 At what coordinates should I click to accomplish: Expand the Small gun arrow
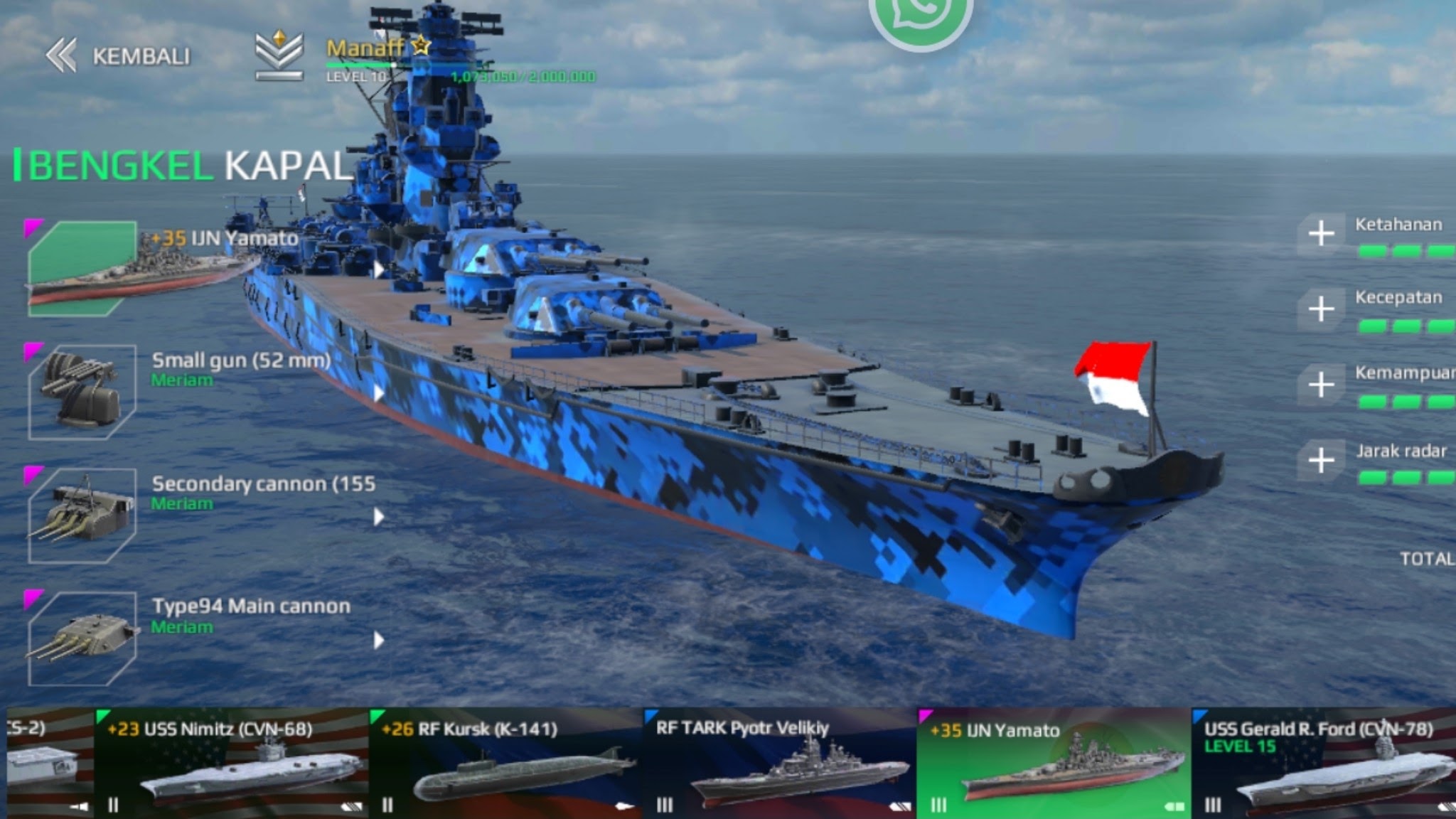[x=379, y=393]
